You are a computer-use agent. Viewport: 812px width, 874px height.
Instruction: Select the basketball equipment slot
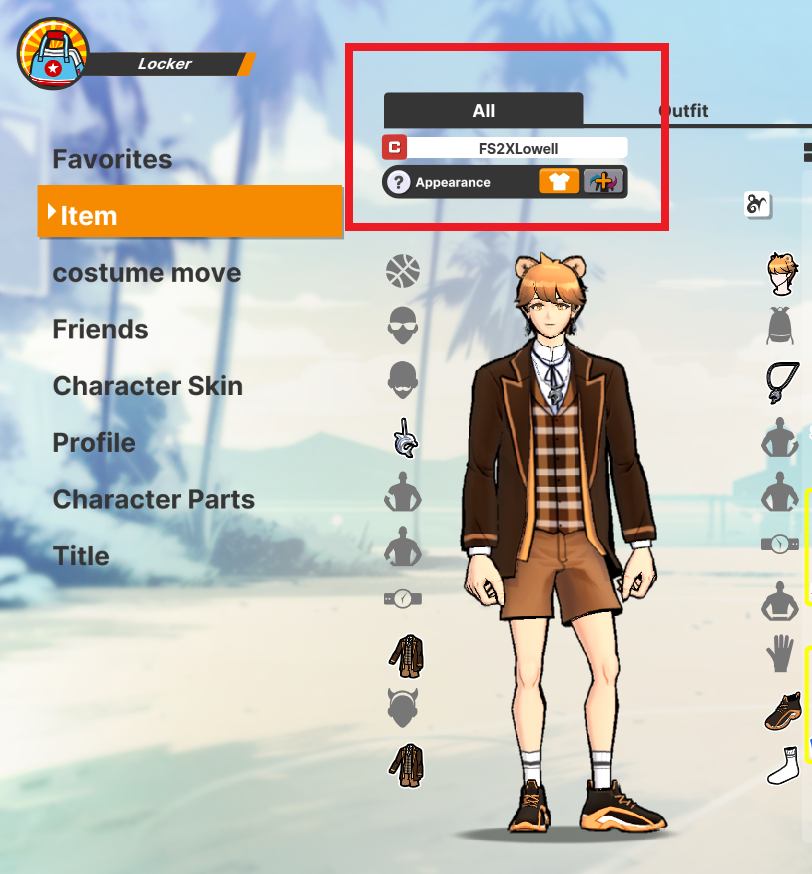coord(402,271)
